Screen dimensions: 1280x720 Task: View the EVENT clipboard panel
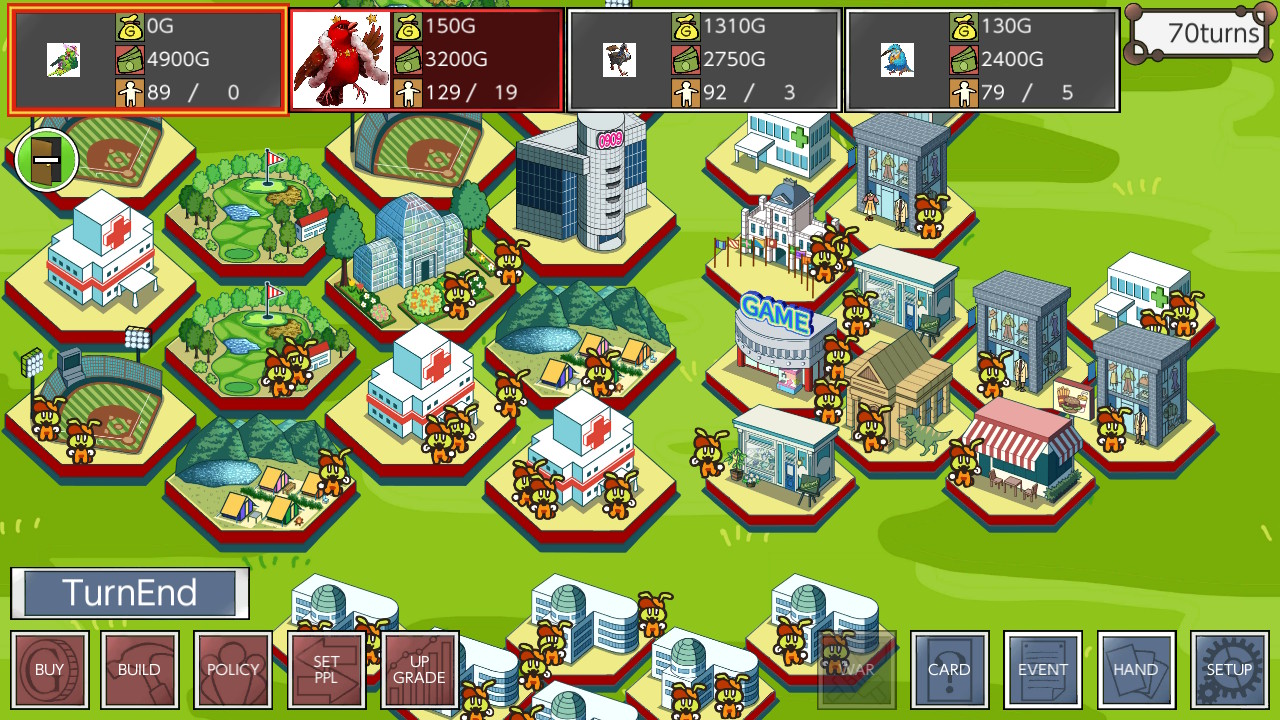coord(1043,669)
